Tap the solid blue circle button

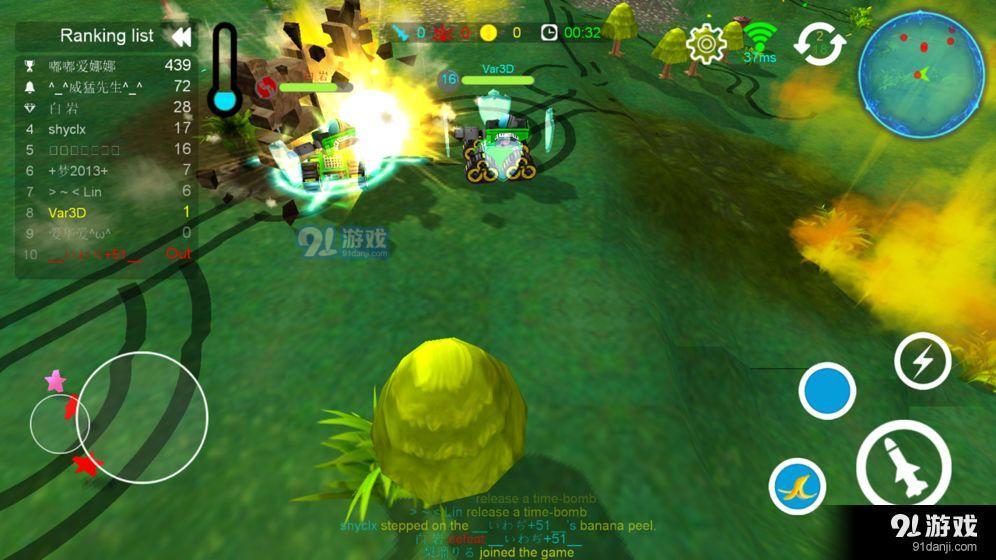pos(827,391)
